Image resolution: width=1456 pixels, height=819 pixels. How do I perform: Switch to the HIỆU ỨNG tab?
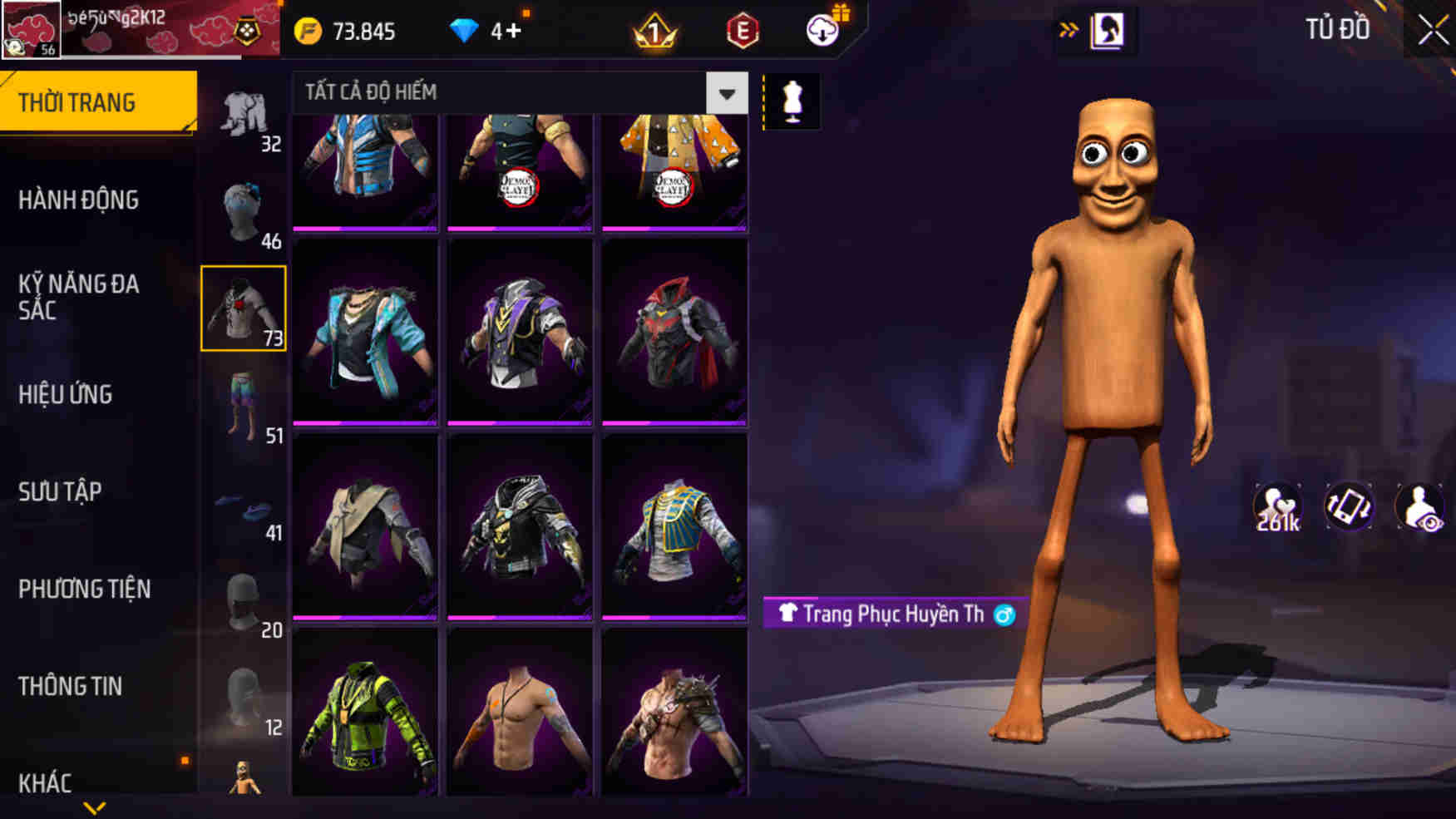(x=67, y=396)
